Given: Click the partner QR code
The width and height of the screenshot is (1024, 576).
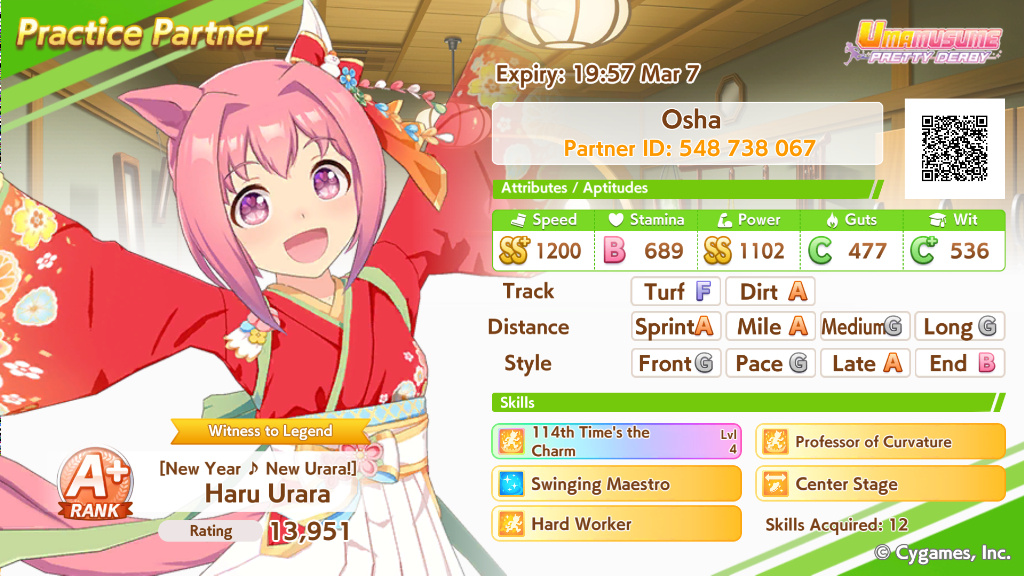Looking at the screenshot, I should pos(954,148).
